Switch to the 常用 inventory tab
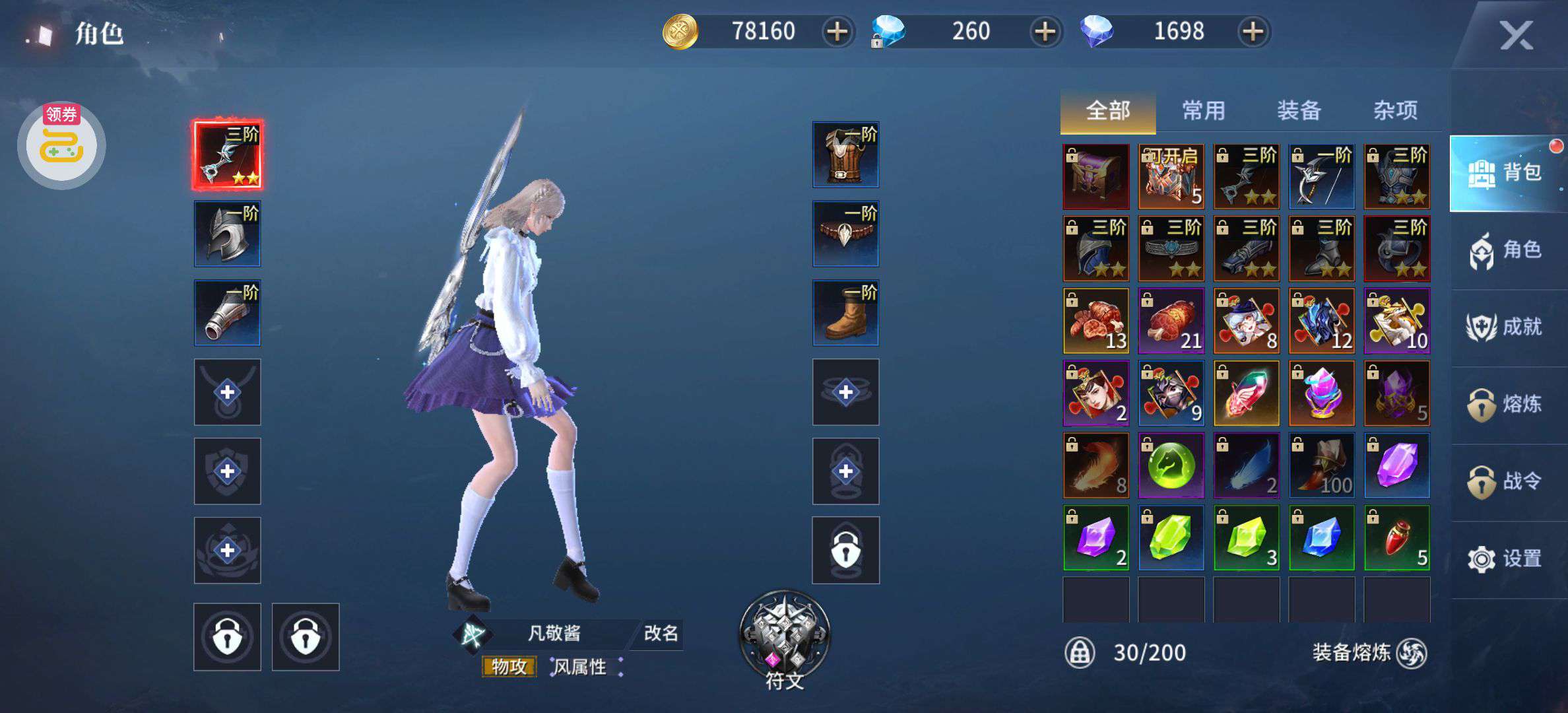The height and width of the screenshot is (713, 1568). pos(1203,110)
